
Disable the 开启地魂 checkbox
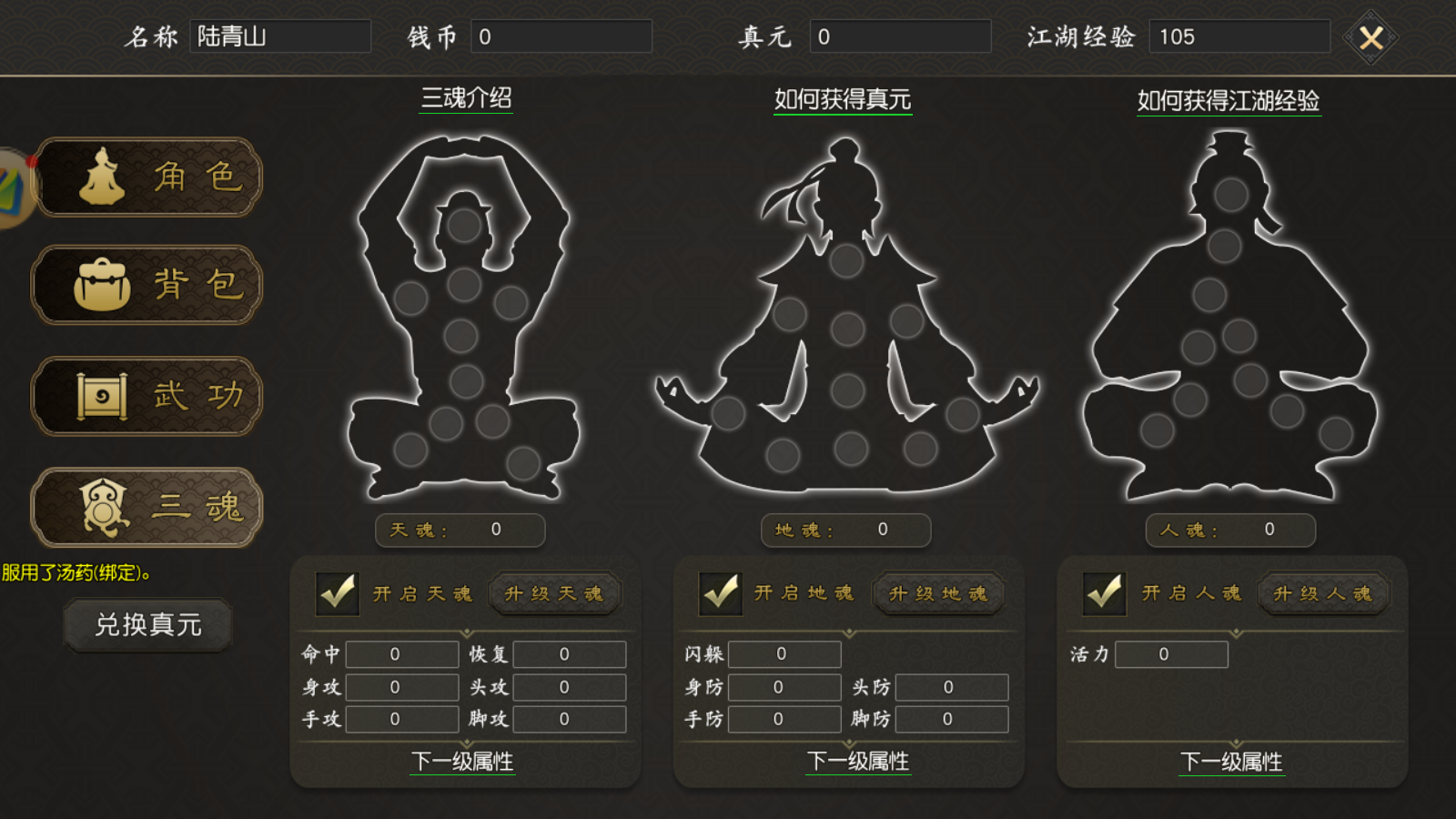click(x=721, y=593)
